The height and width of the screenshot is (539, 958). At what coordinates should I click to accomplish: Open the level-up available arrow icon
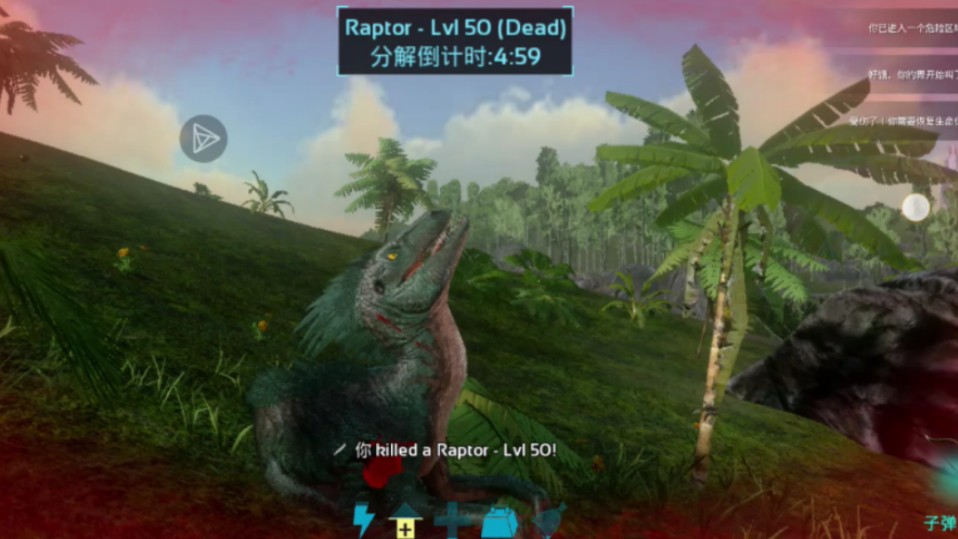(404, 520)
